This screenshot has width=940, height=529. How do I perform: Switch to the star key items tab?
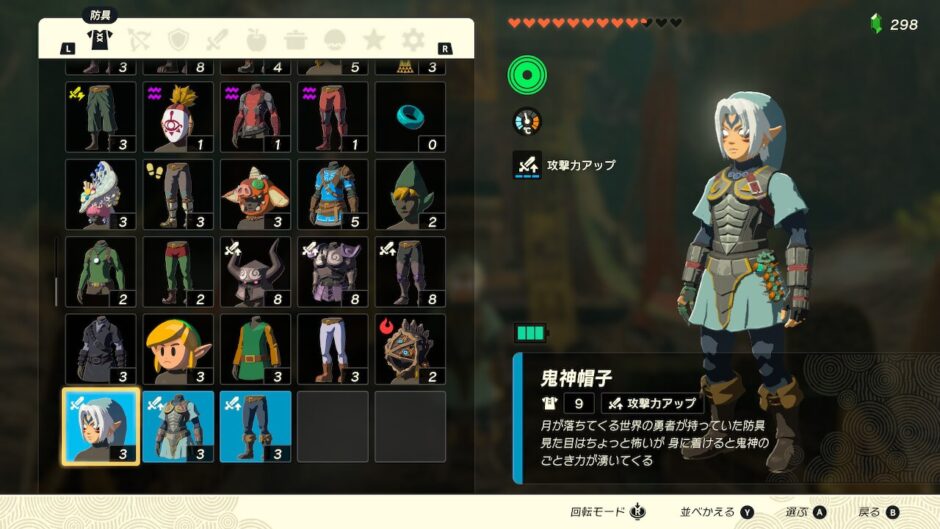pos(374,40)
